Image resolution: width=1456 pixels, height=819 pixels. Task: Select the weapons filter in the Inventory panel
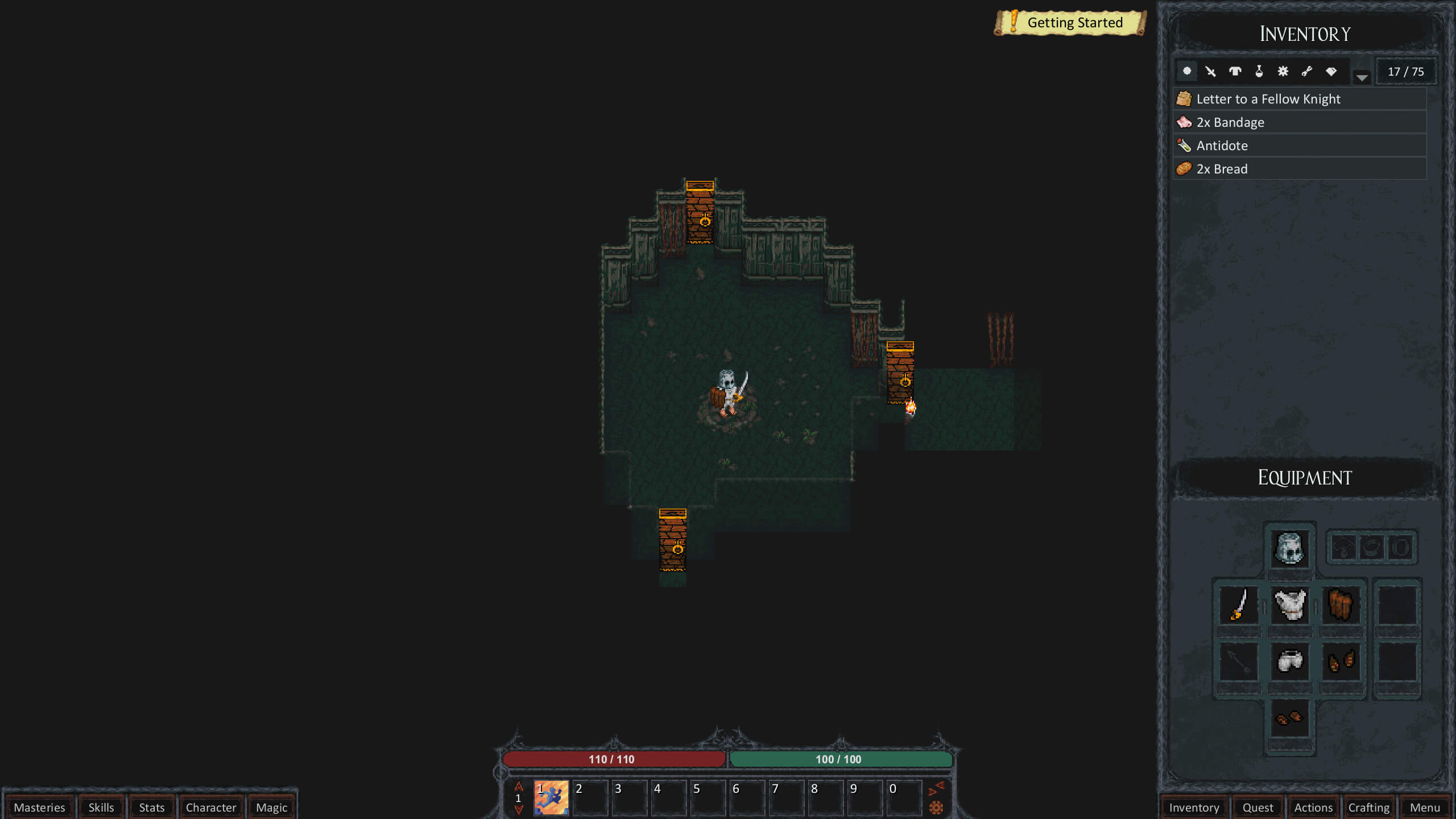[x=1210, y=71]
